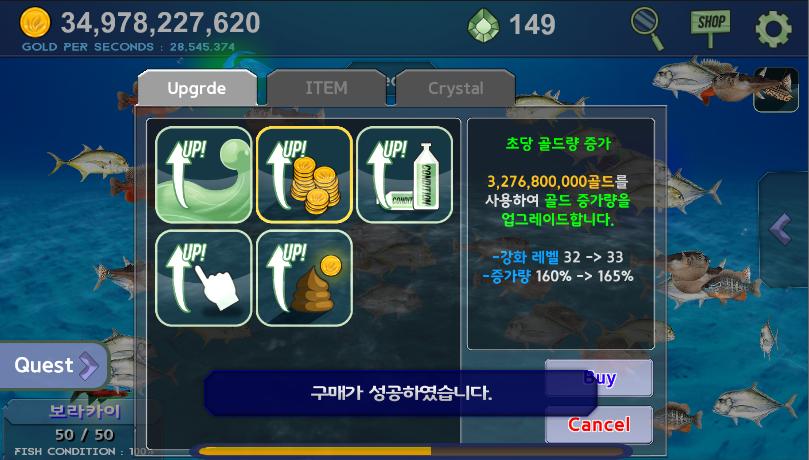Click the left arrow side panel
809x460 pixels.
(784, 228)
